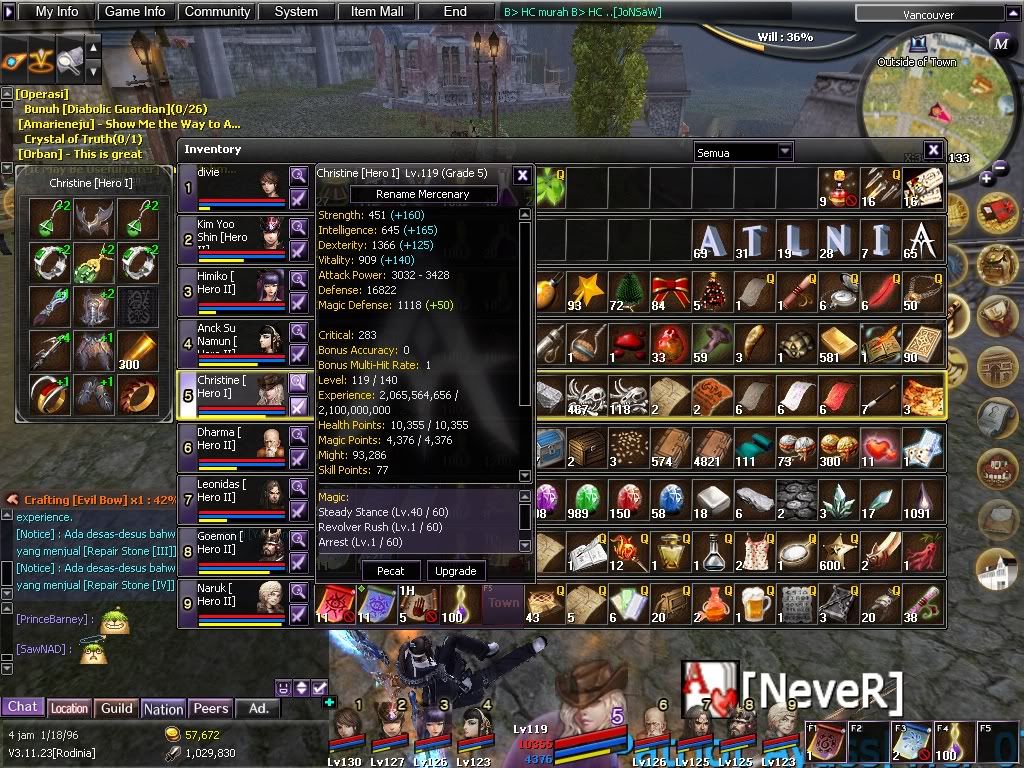
Task: Select the Christmas tree item slot
Action: pos(713,291)
